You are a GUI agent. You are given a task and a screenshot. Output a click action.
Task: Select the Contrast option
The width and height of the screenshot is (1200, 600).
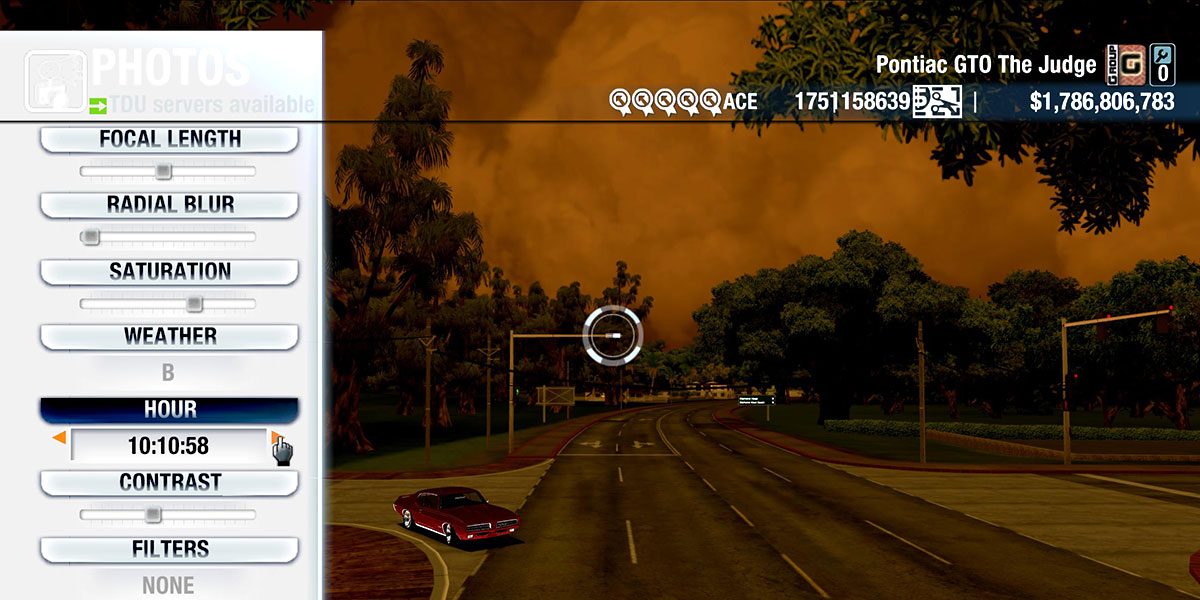coord(169,482)
